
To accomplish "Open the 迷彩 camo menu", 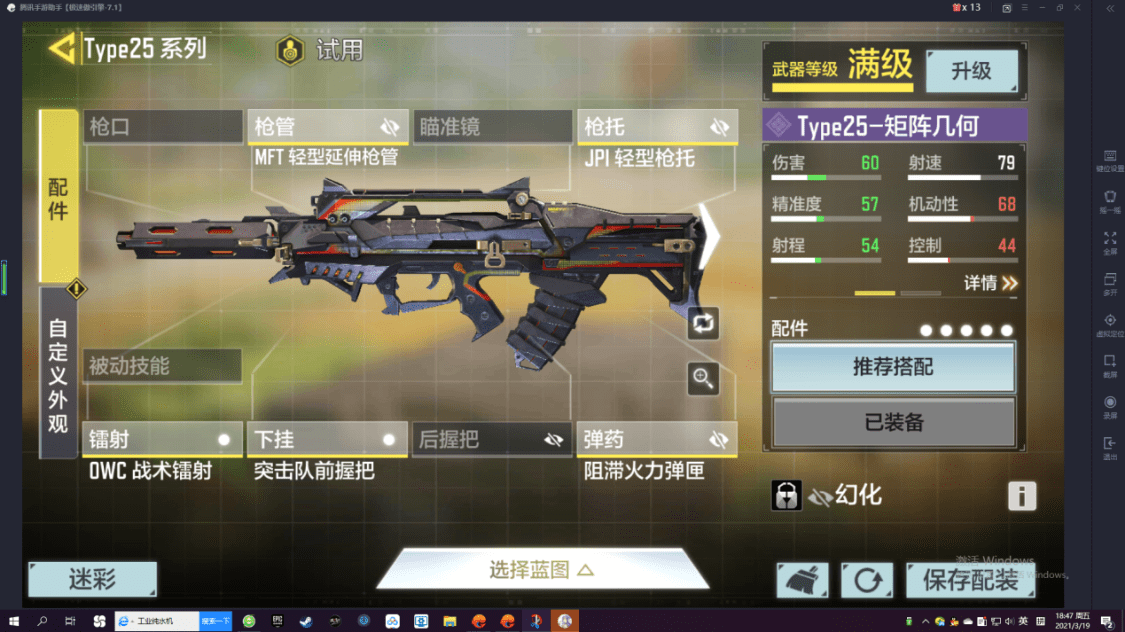I will [92, 579].
